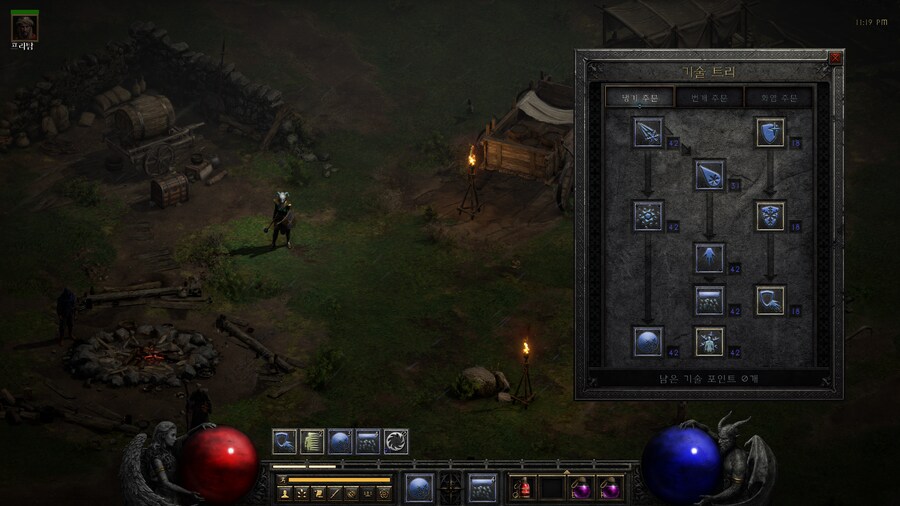
Task: Choose Ice Bolt in the skill tree
Action: pos(648,131)
